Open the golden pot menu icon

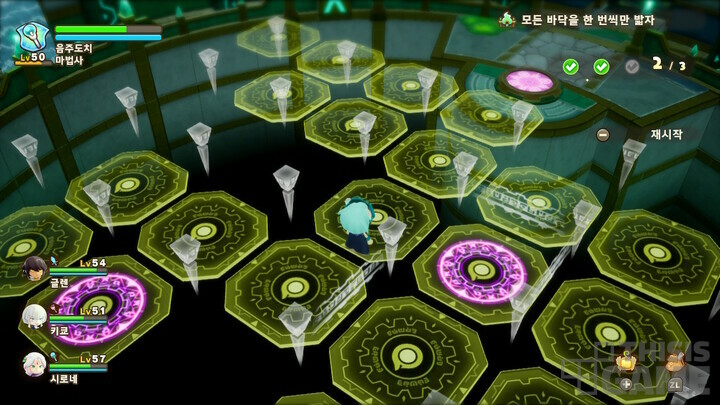pos(626,361)
